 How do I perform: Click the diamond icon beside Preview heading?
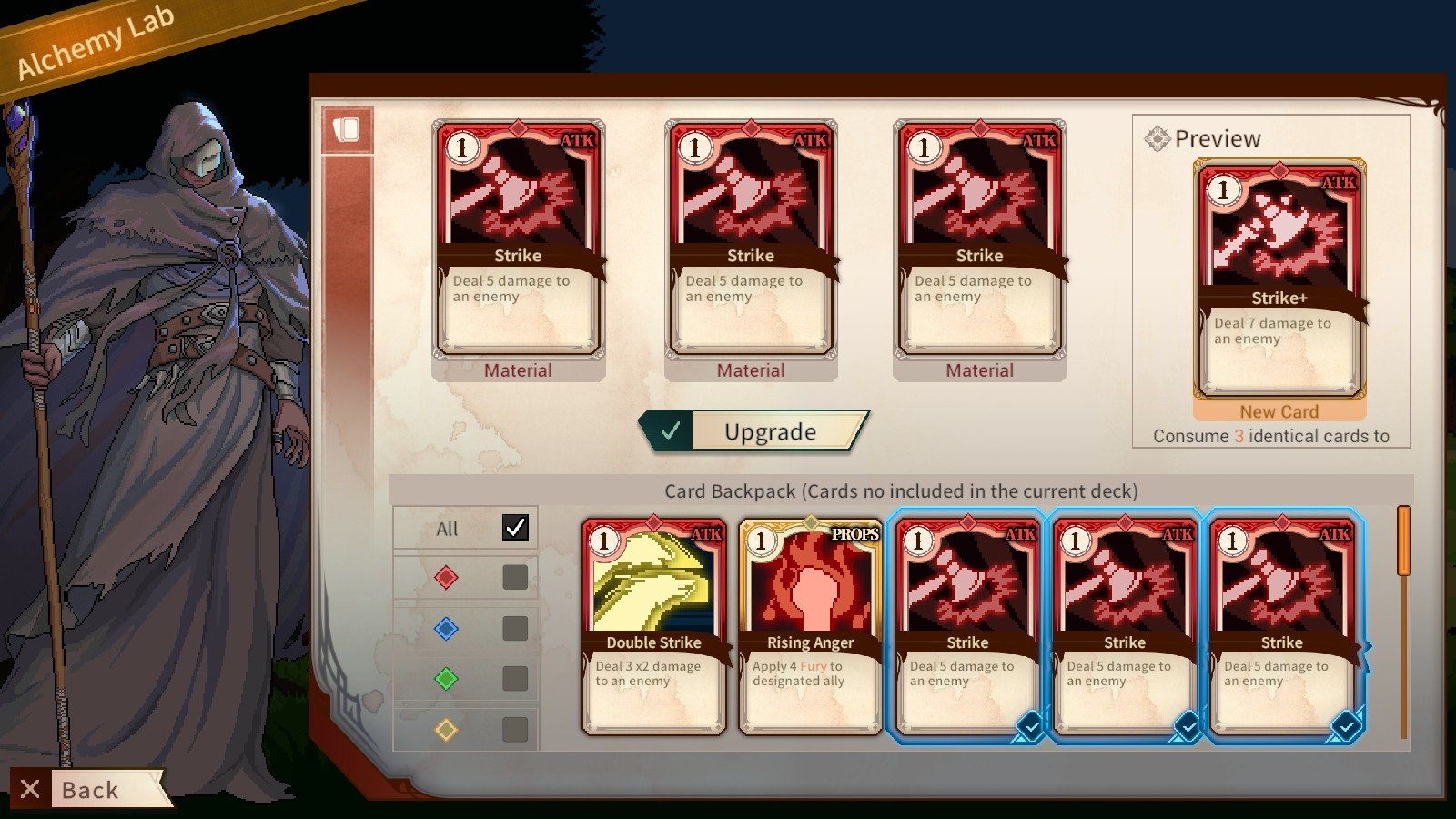[1158, 137]
